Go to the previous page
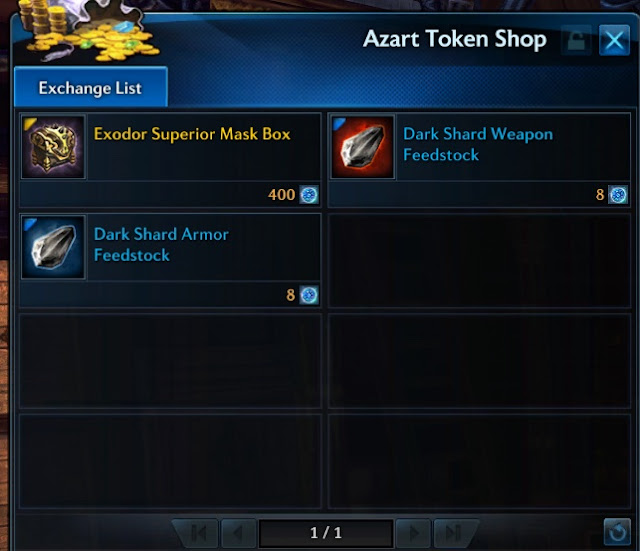 237,532
